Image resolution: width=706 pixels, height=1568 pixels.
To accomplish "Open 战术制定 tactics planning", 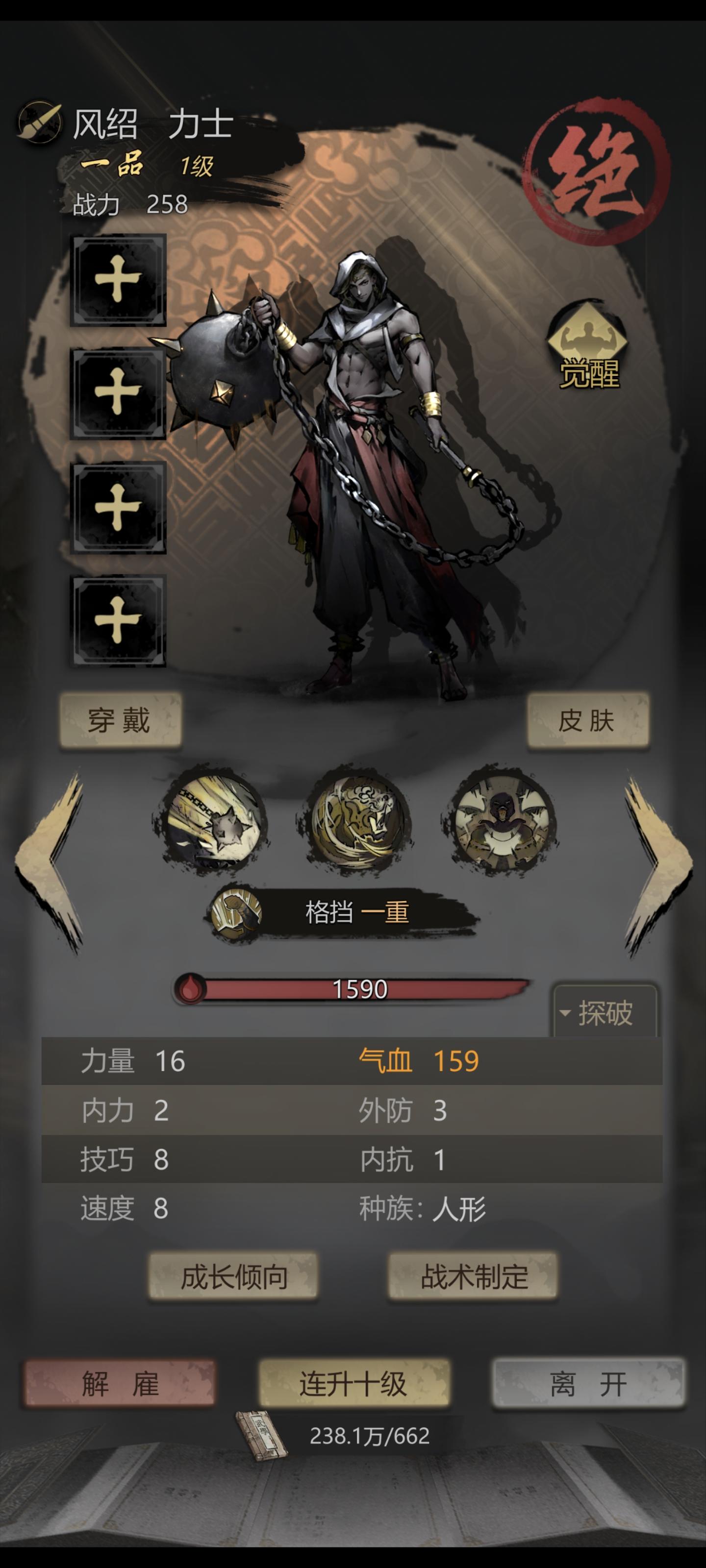I will [472, 1276].
